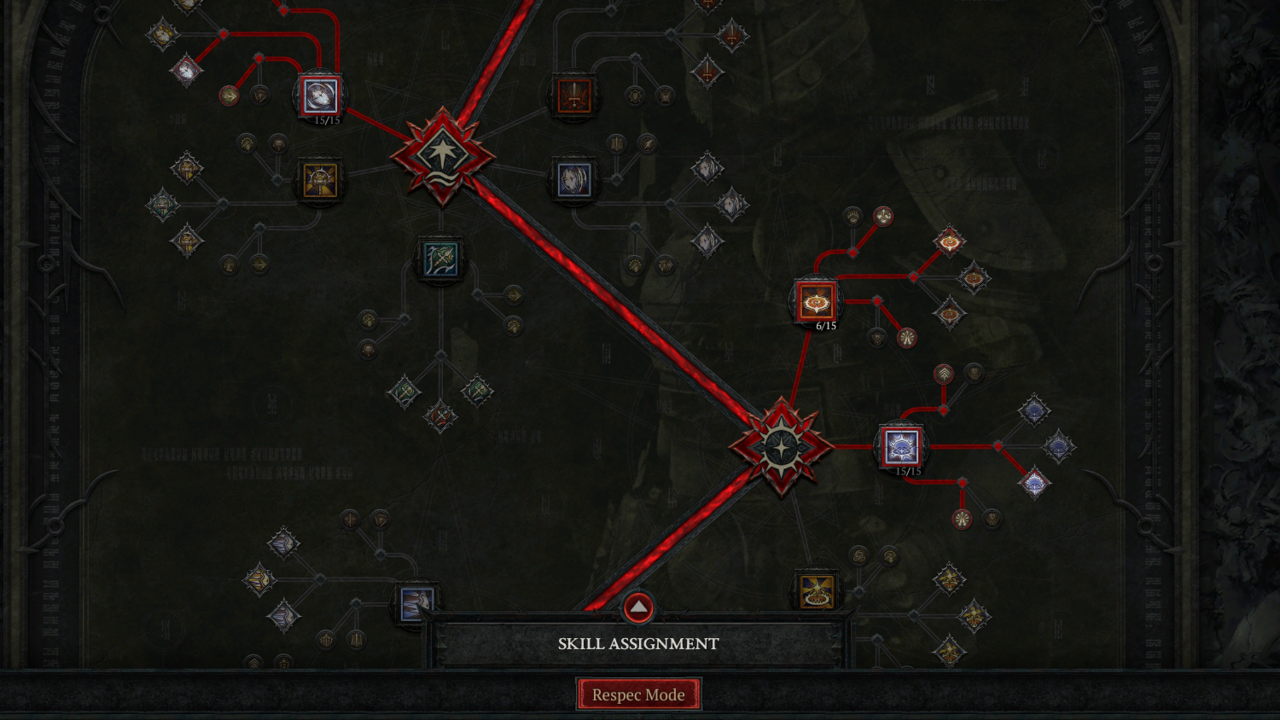The width and height of the screenshot is (1280, 720).
Task: Select the 15/15 blue skill node on the right side
Action: tap(903, 446)
